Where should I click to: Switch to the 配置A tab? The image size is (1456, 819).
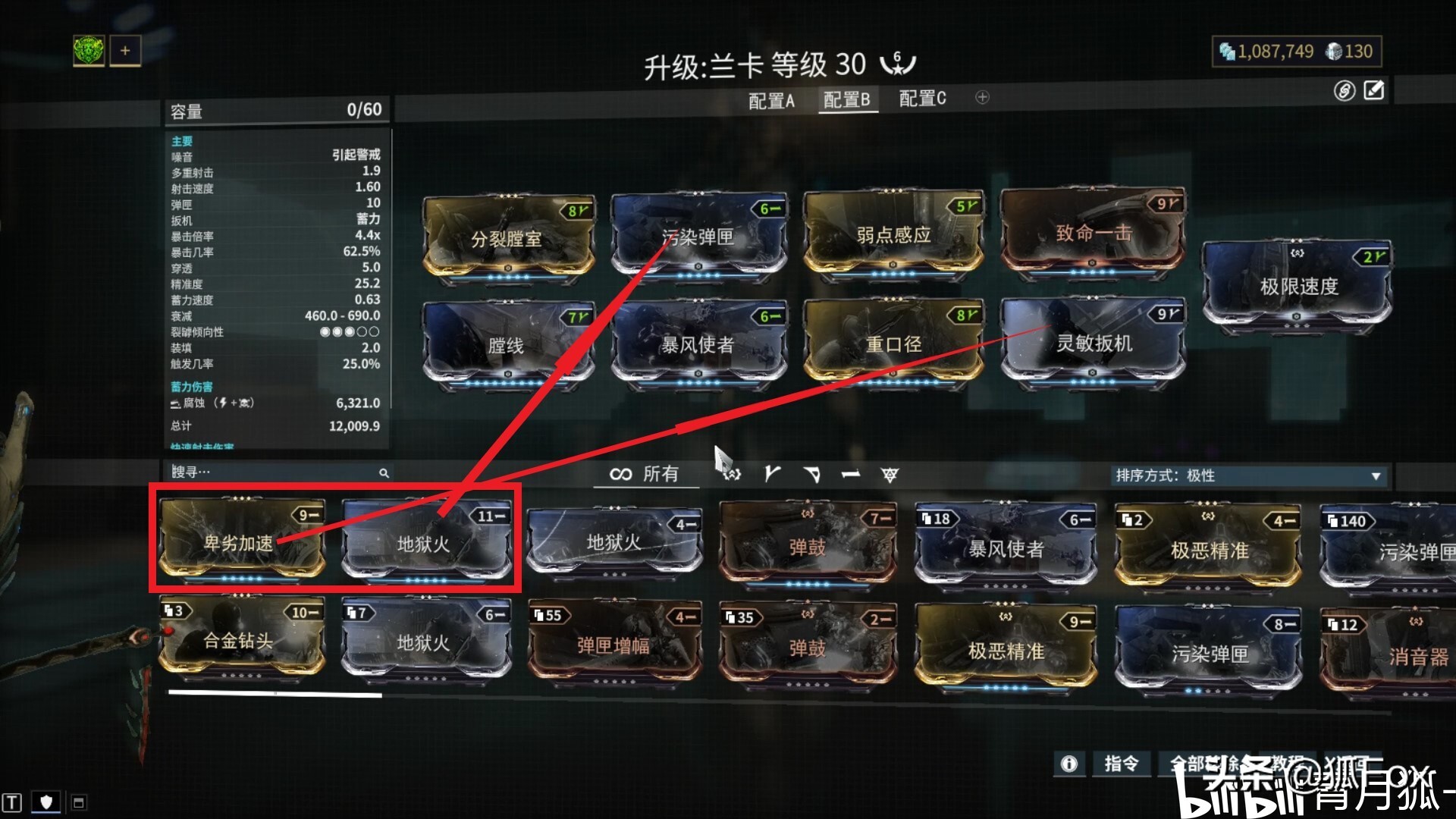point(771,99)
